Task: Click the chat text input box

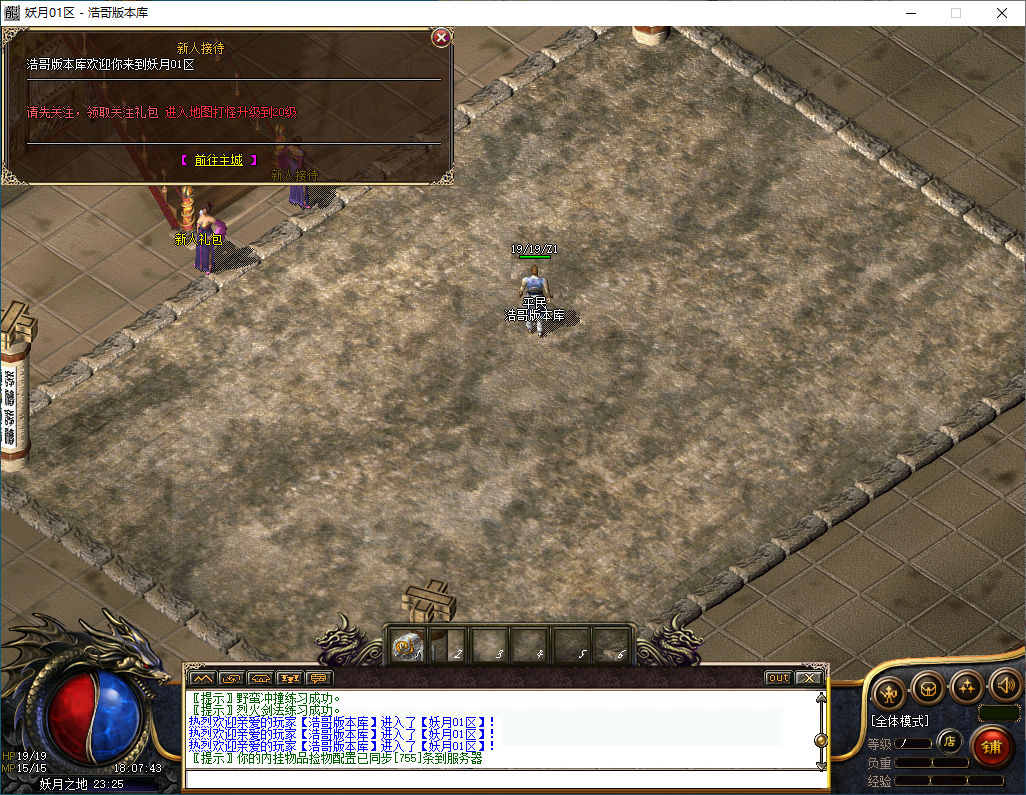Action: [500, 779]
